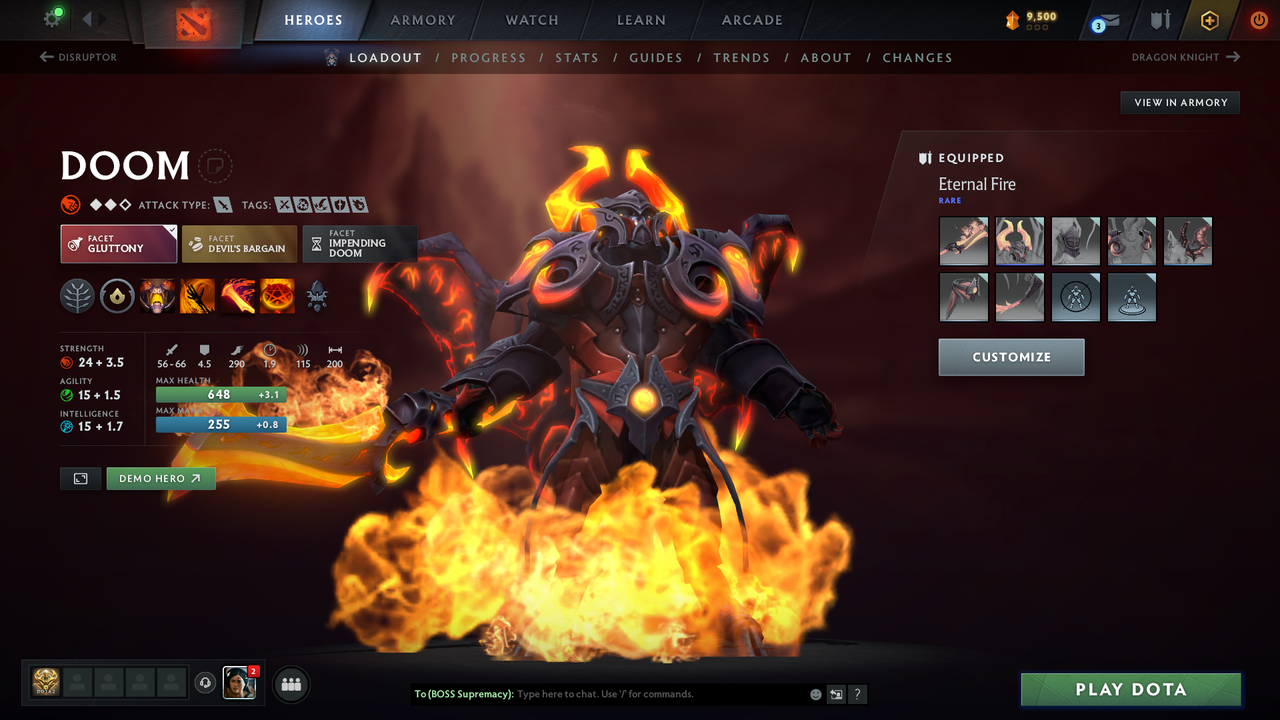Click the talent tree icon
This screenshot has width=1280, height=720.
pyautogui.click(x=77, y=296)
